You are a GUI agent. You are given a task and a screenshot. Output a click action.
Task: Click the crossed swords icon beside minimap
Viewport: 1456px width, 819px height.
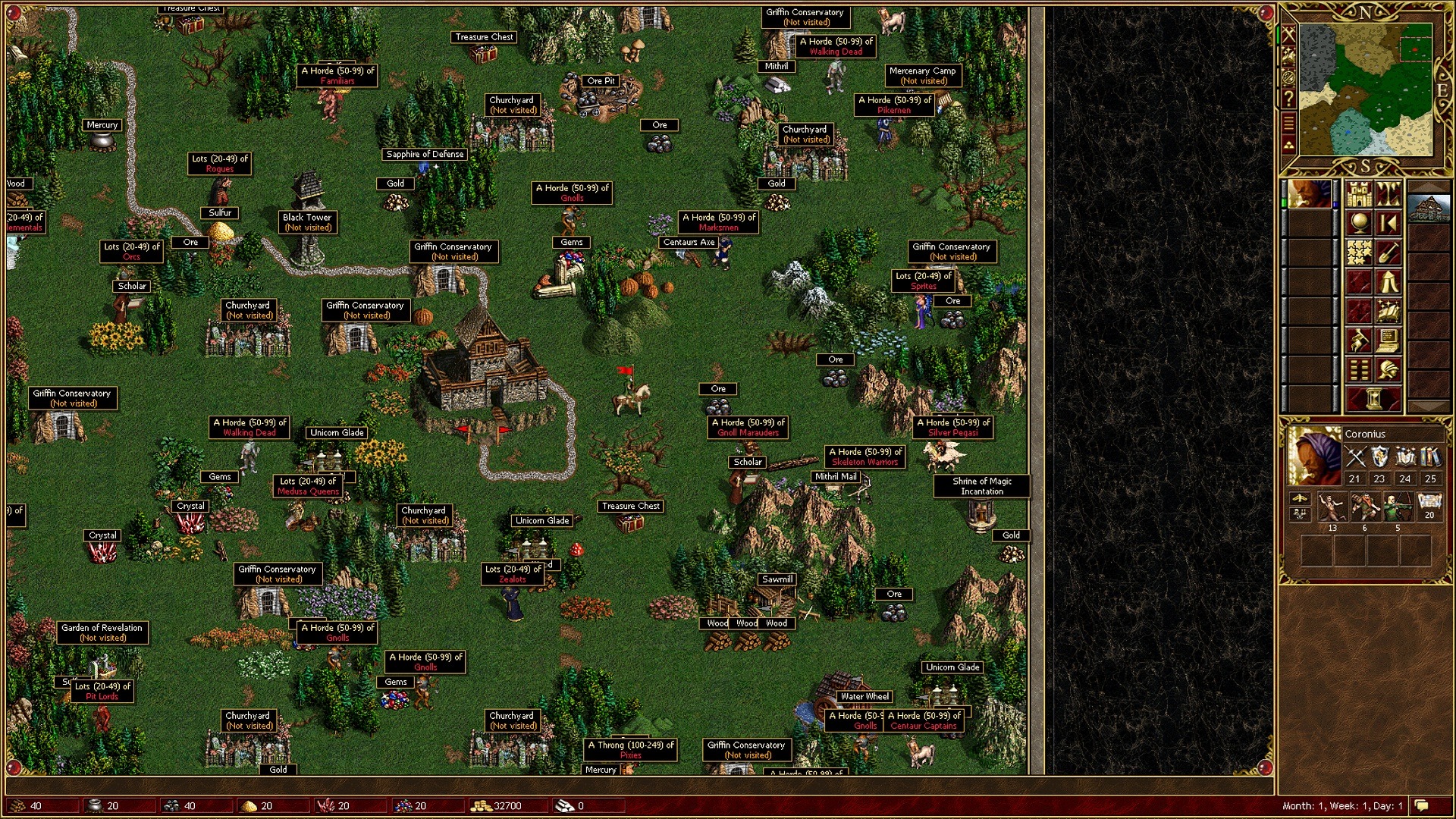click(x=1288, y=34)
